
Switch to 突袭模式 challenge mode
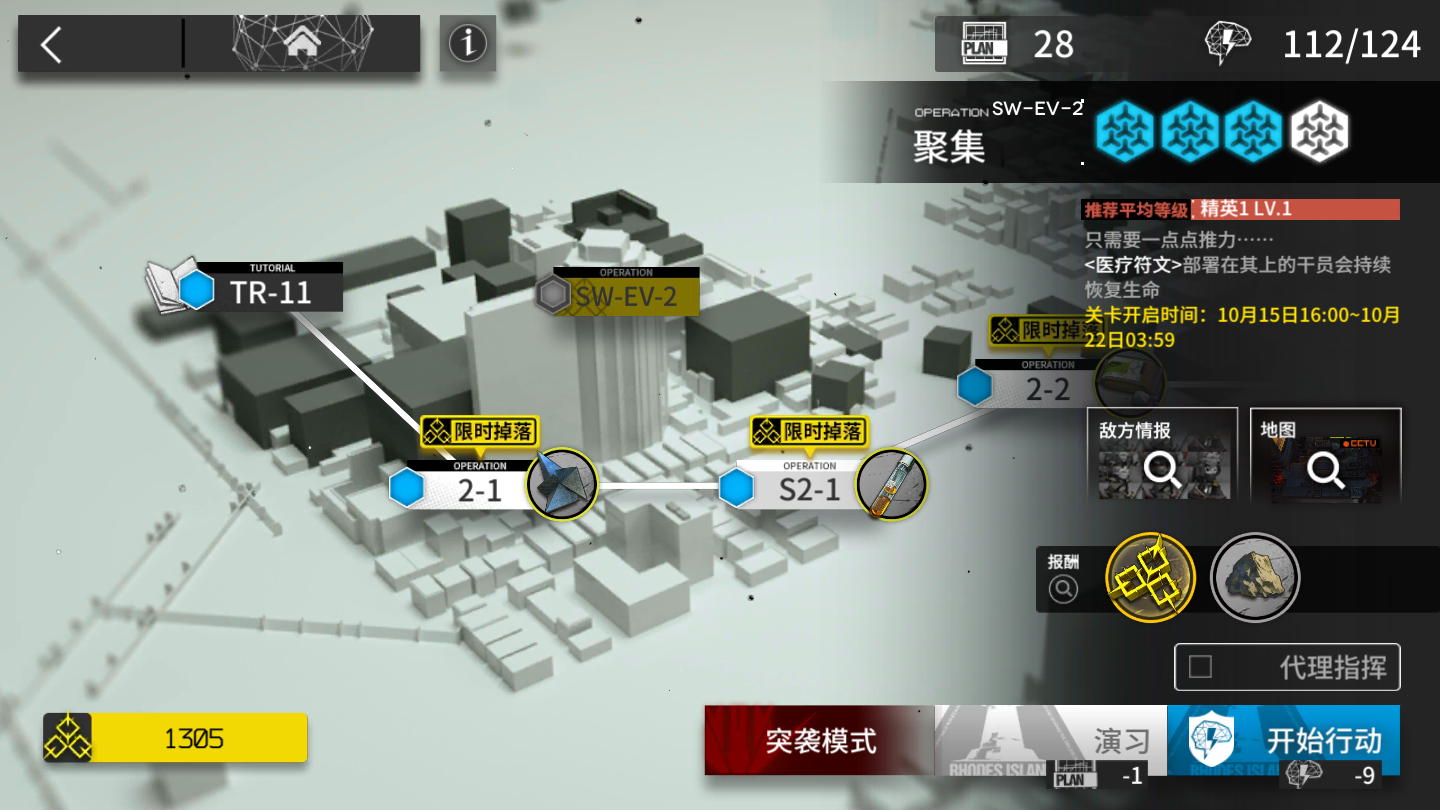pyautogui.click(x=820, y=740)
